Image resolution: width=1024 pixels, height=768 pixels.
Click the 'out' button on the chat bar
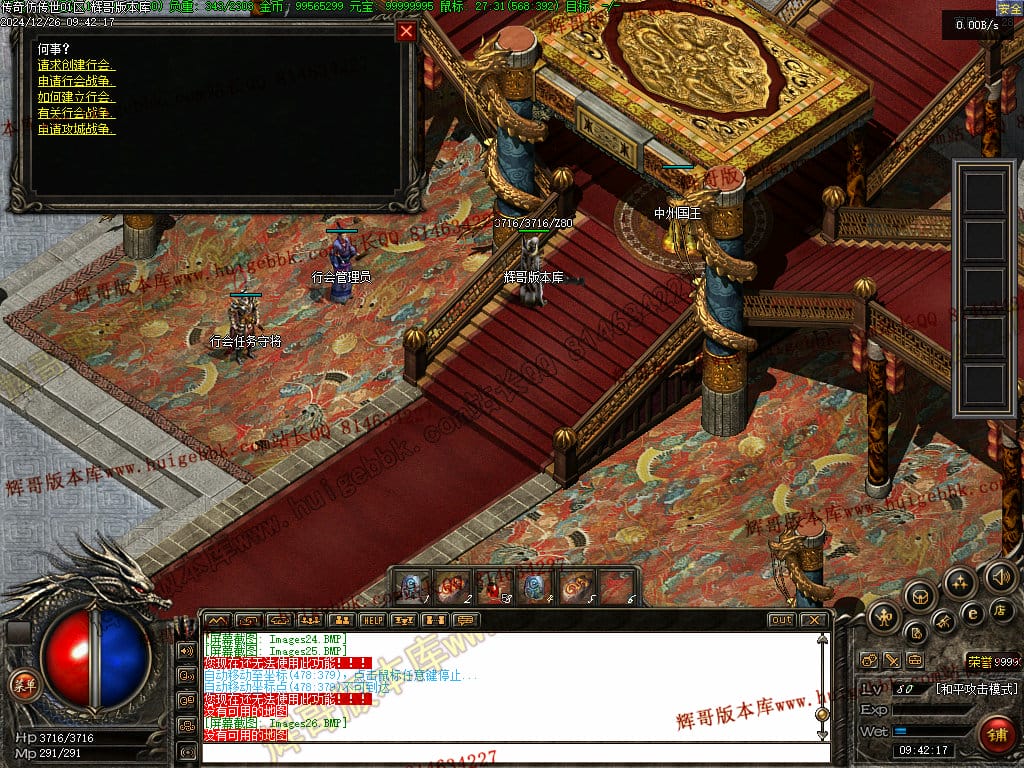pos(781,620)
